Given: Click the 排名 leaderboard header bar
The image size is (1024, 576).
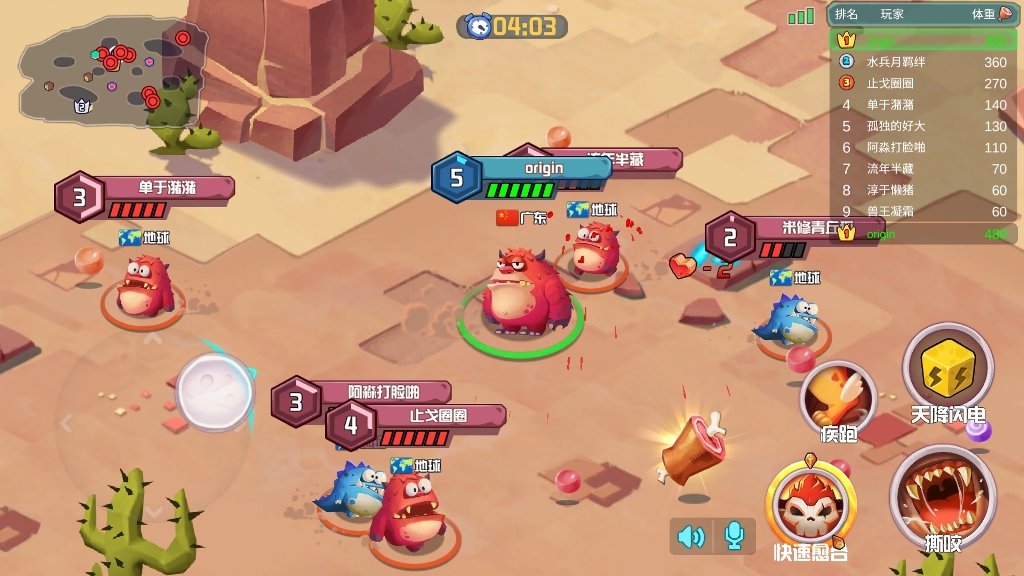Looking at the screenshot, I should [922, 14].
